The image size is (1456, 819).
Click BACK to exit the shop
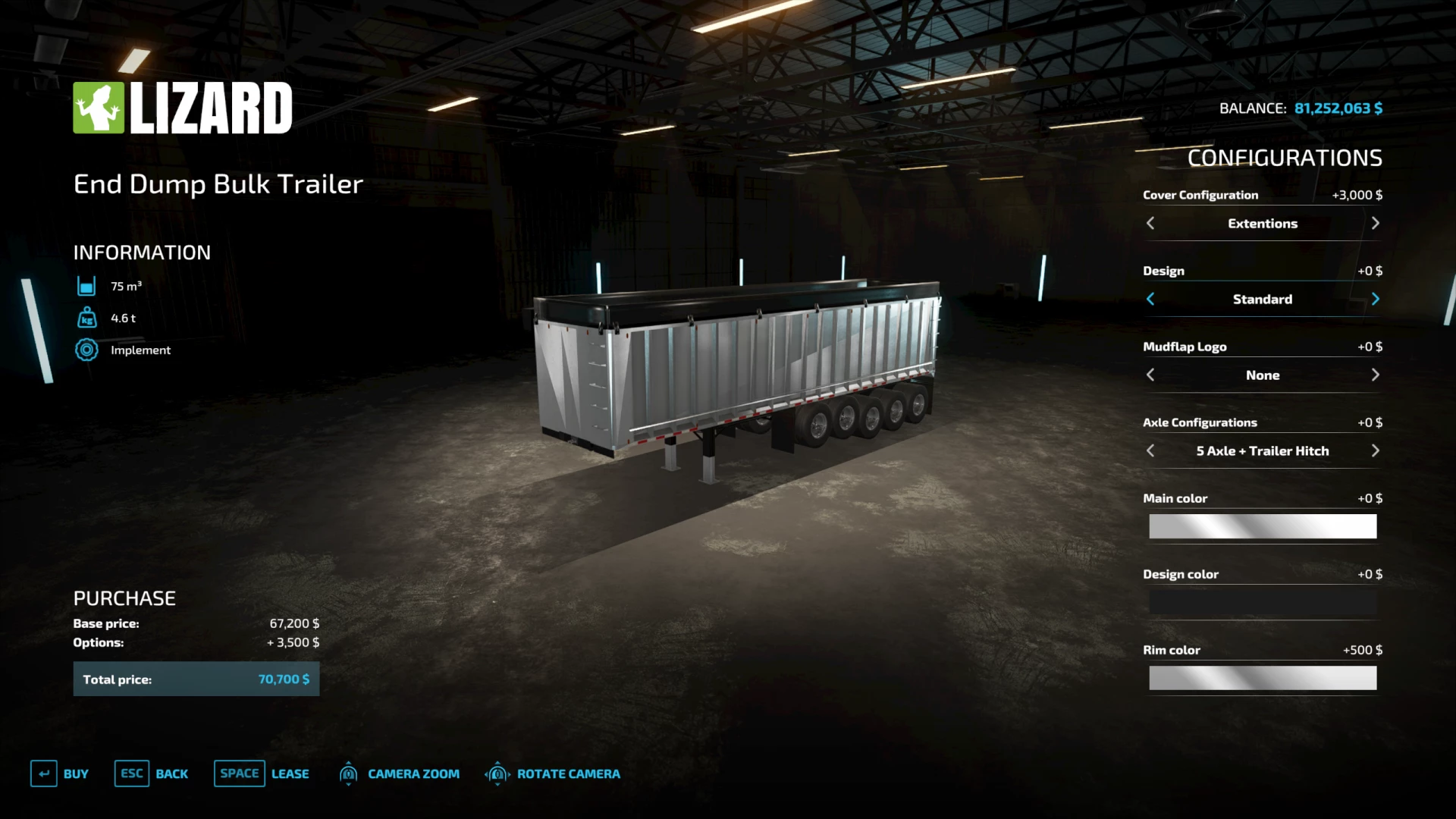tap(172, 773)
